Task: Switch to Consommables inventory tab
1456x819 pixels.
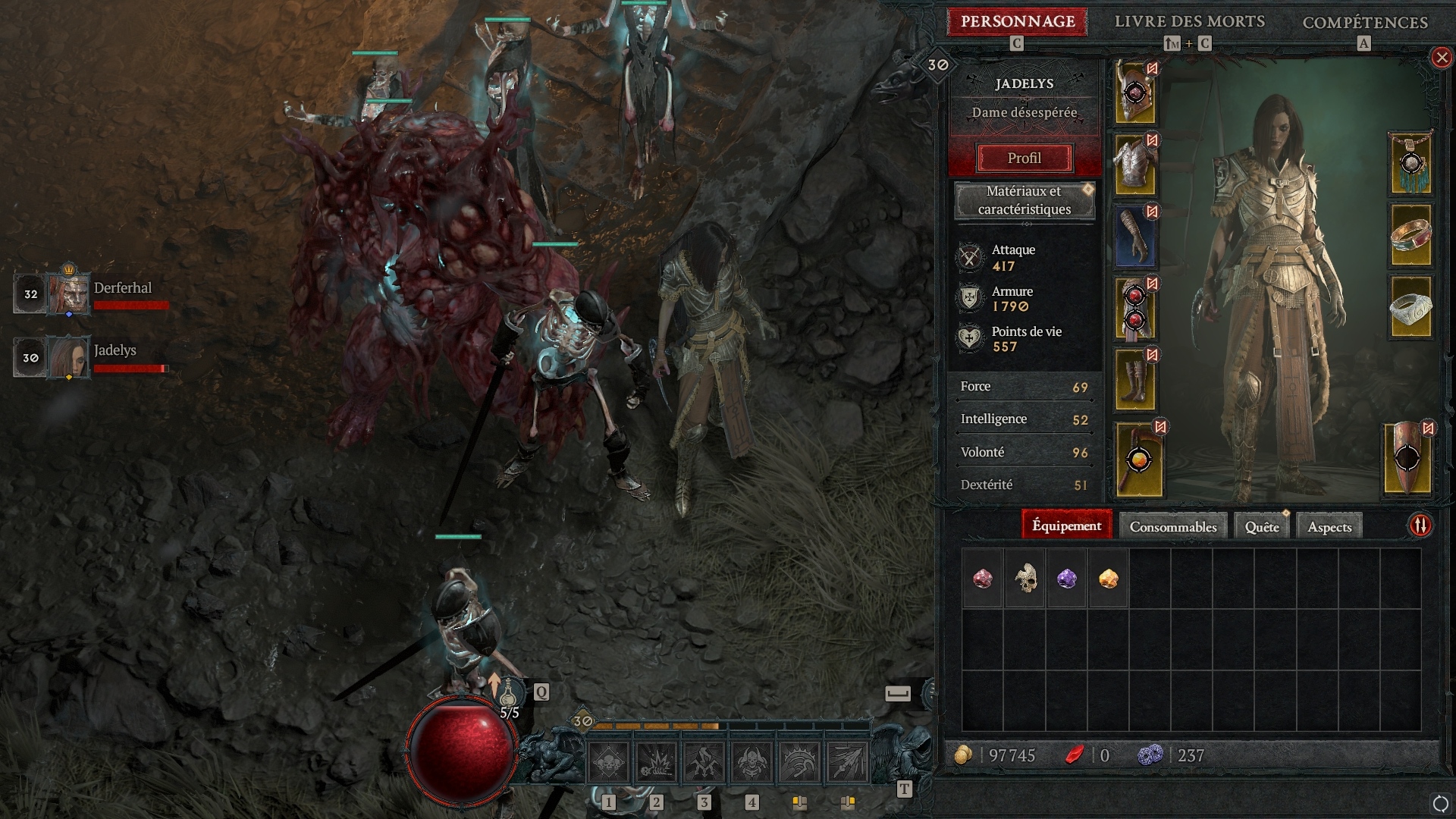Action: [x=1172, y=526]
